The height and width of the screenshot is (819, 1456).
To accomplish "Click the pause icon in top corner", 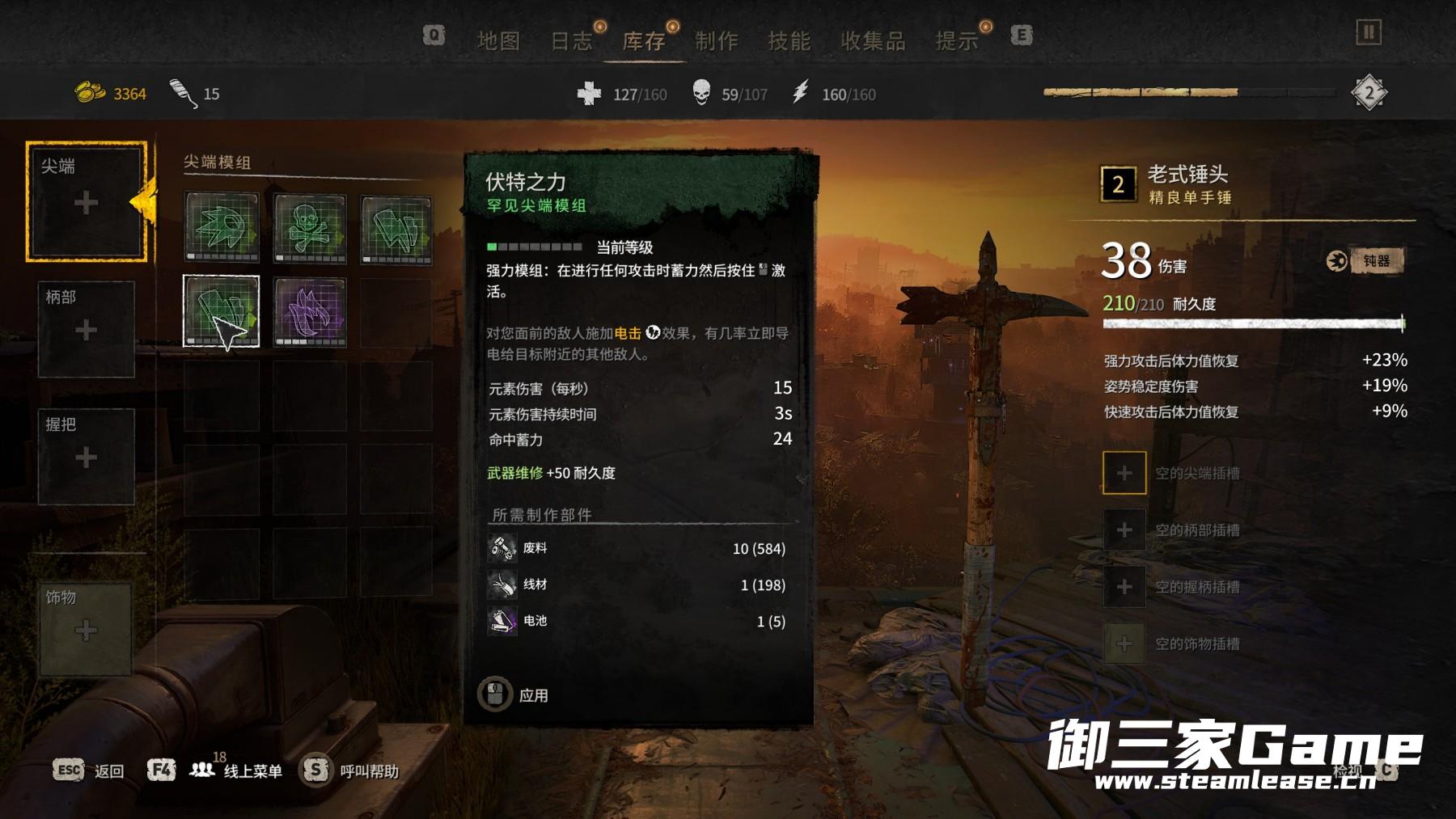I will 1368,33.
